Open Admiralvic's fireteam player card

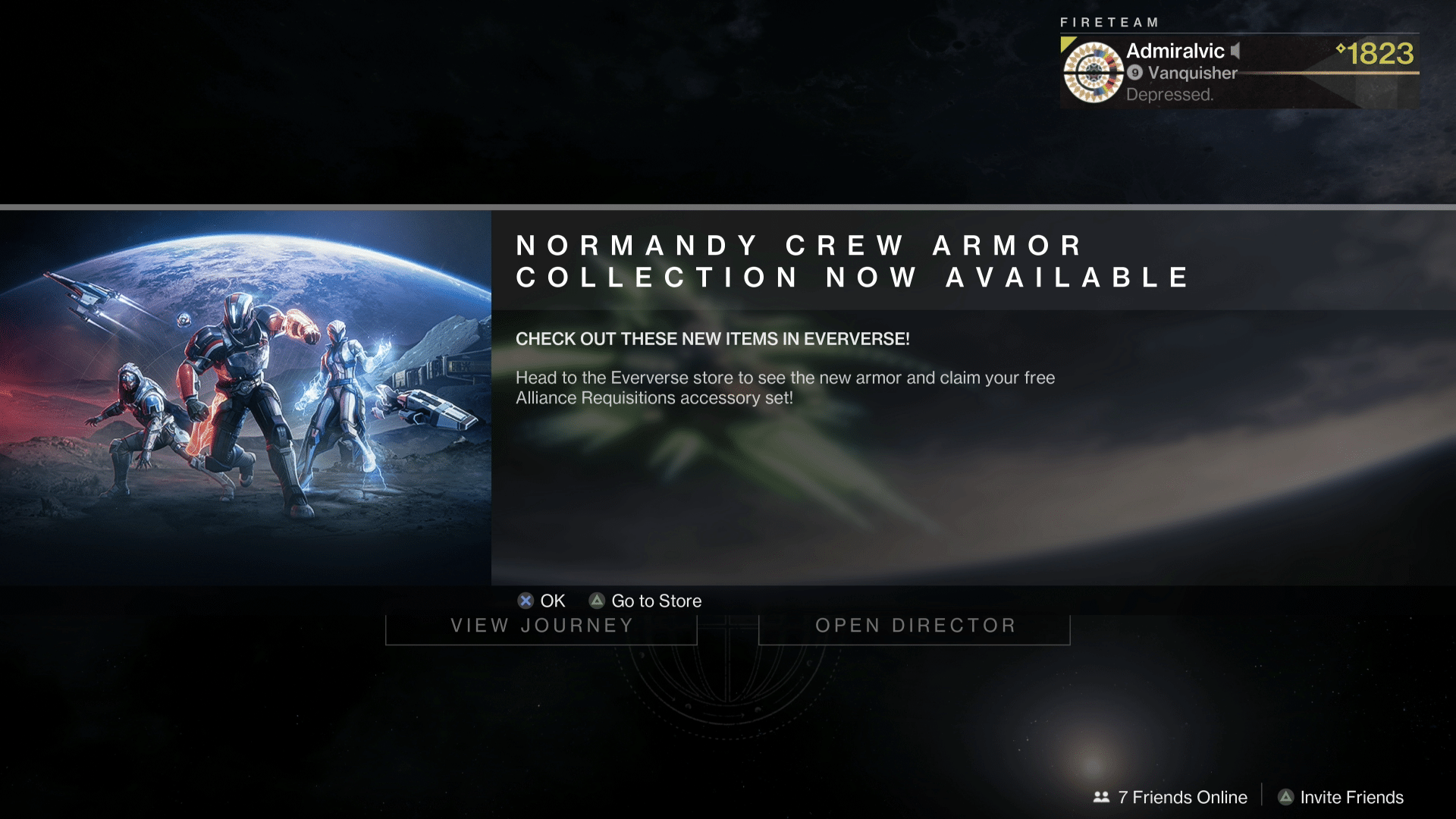tap(1239, 71)
